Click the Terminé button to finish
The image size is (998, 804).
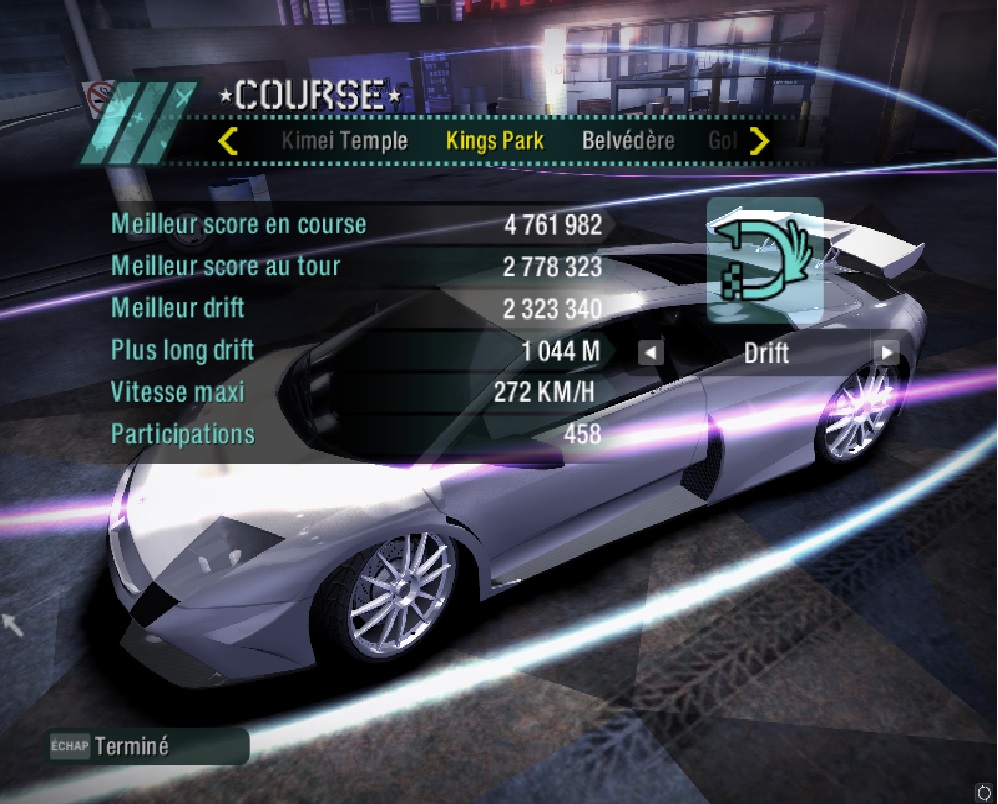(131, 747)
